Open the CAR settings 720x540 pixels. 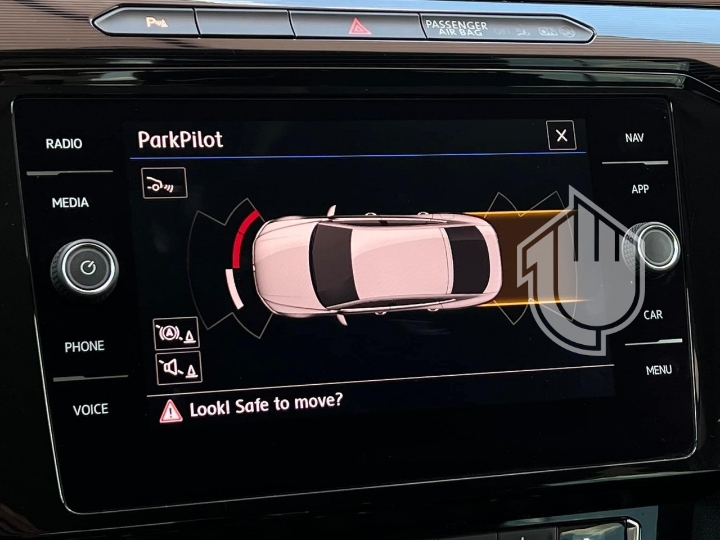click(653, 315)
